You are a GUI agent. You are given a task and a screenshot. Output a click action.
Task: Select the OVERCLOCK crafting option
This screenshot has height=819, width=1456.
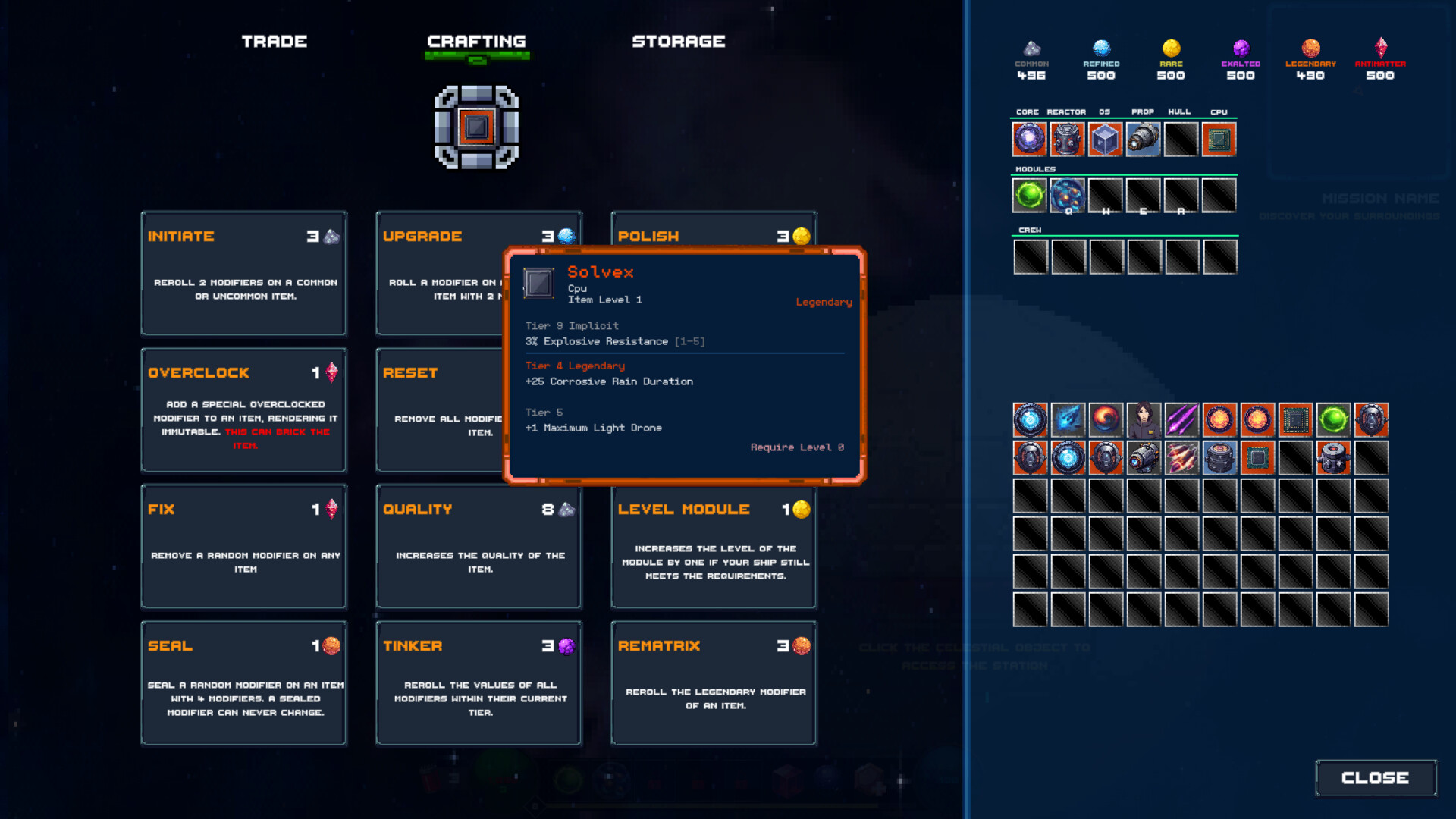pyautogui.click(x=243, y=409)
